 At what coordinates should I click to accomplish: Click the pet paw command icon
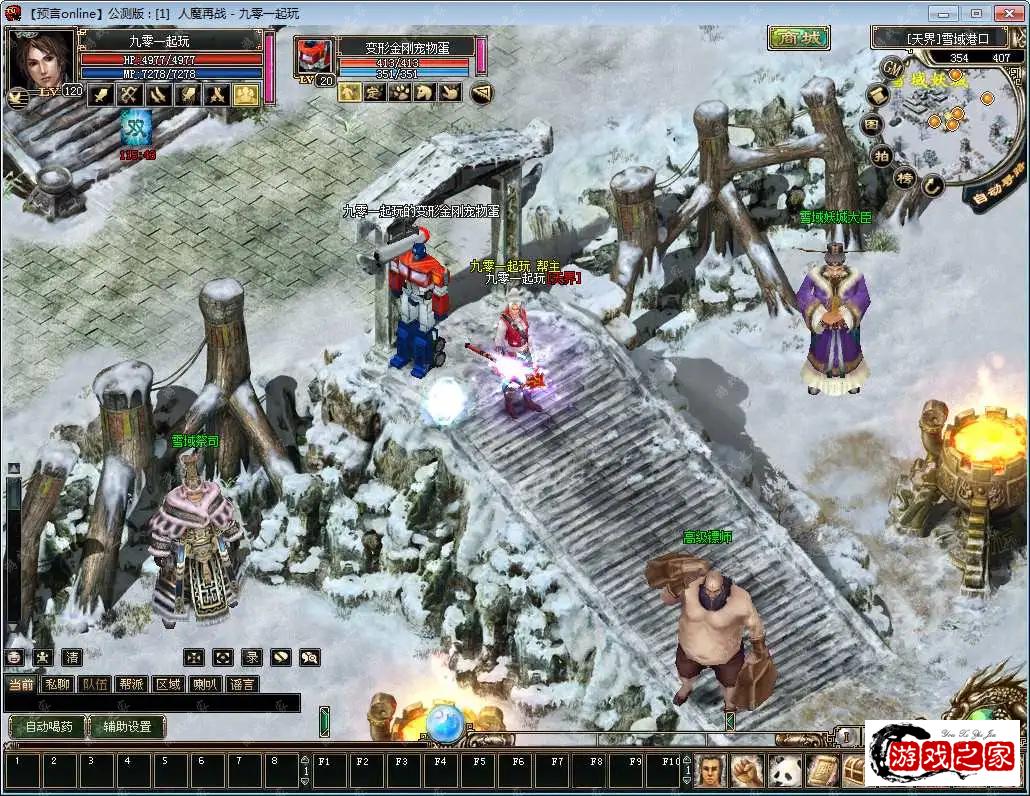point(399,93)
